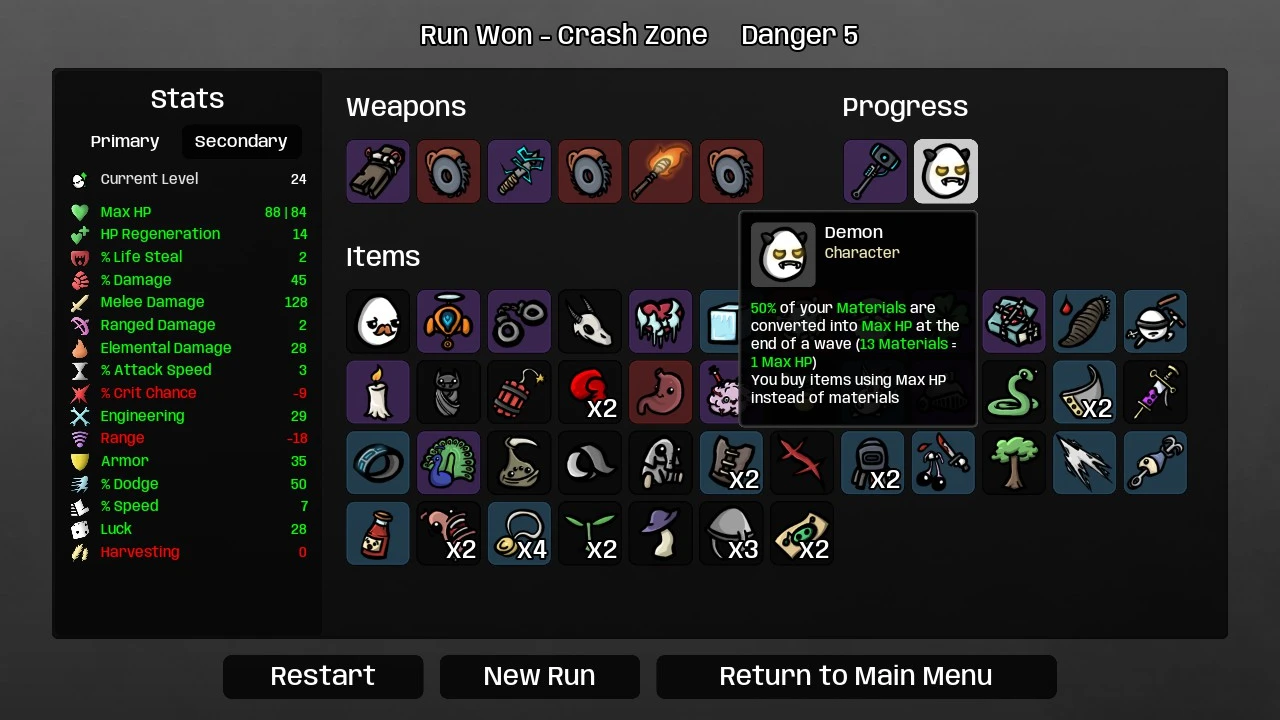Click the handcuffs item icon

[x=519, y=322]
